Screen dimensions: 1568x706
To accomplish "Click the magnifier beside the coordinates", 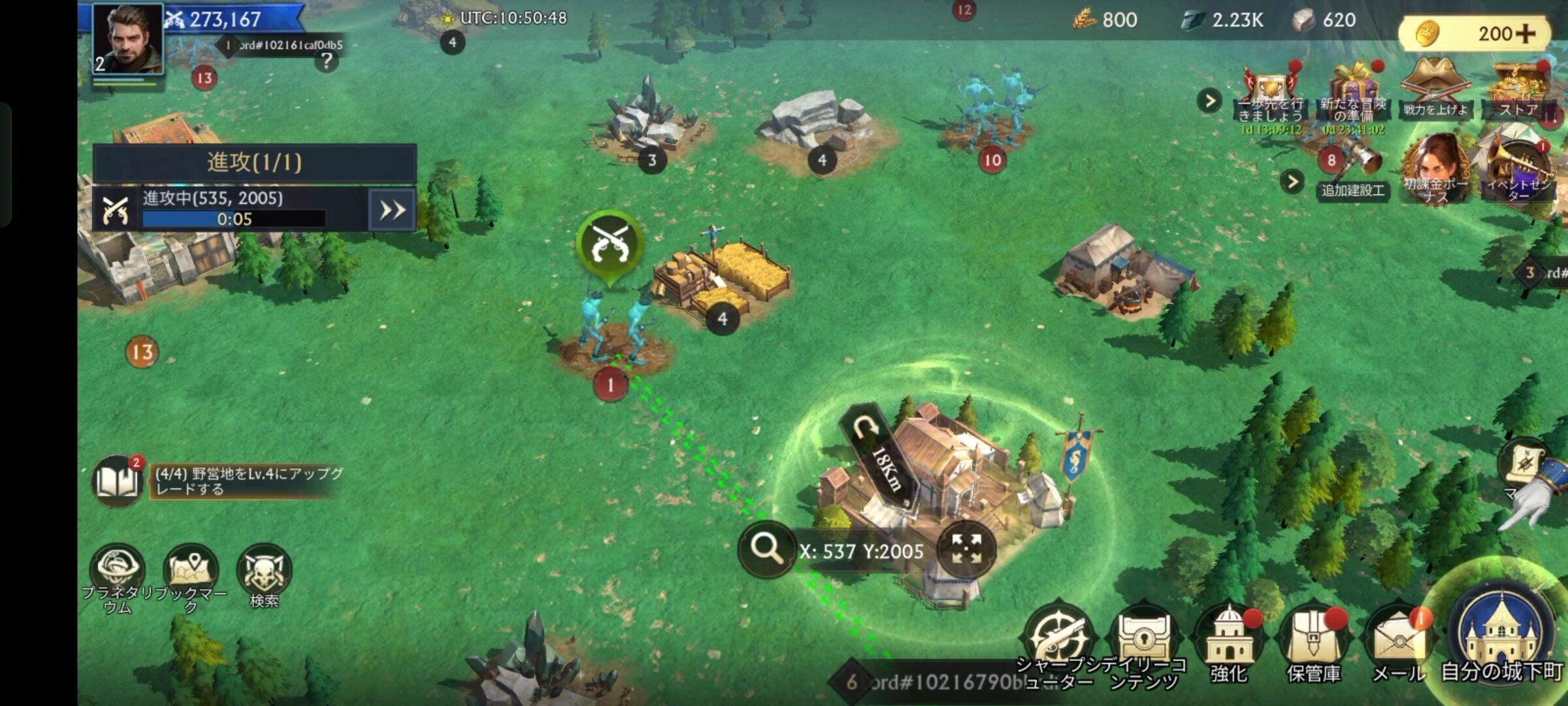I will click(766, 549).
